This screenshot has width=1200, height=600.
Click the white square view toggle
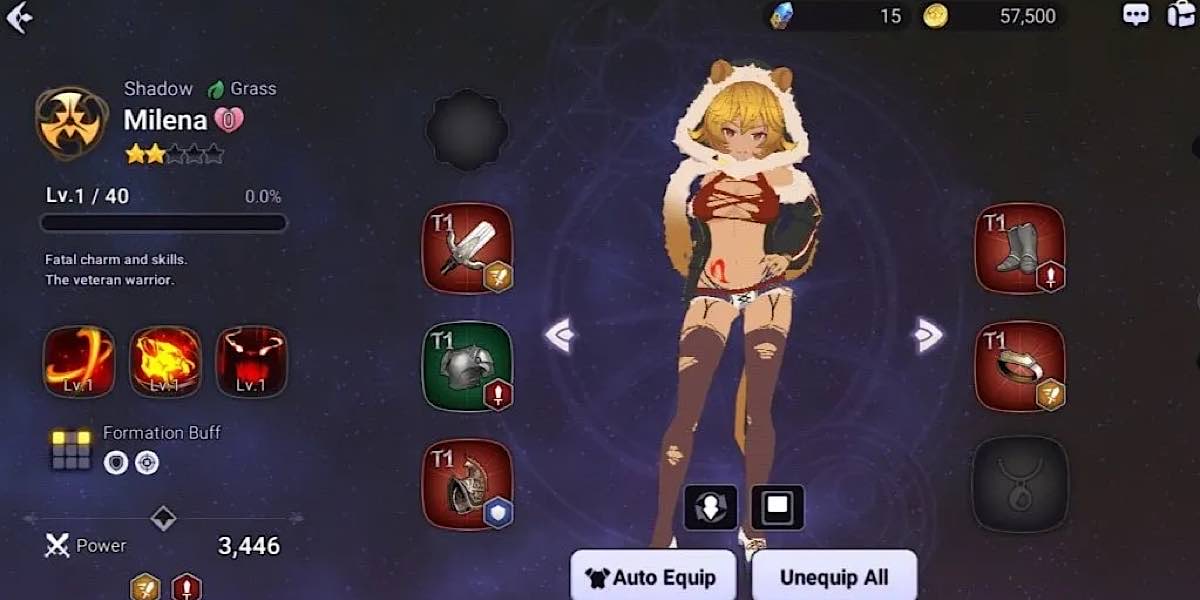point(777,507)
